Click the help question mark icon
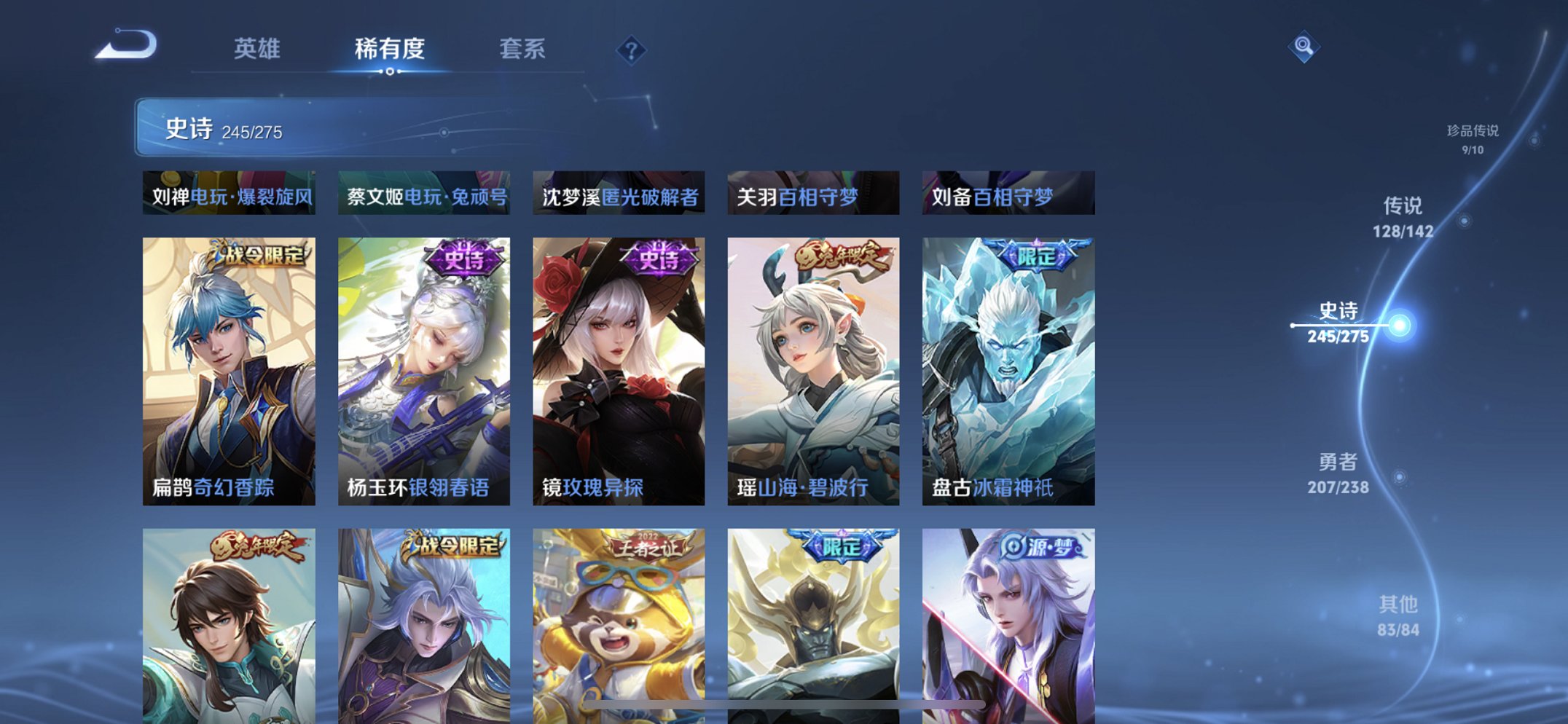Image resolution: width=1568 pixels, height=724 pixels. click(x=632, y=51)
